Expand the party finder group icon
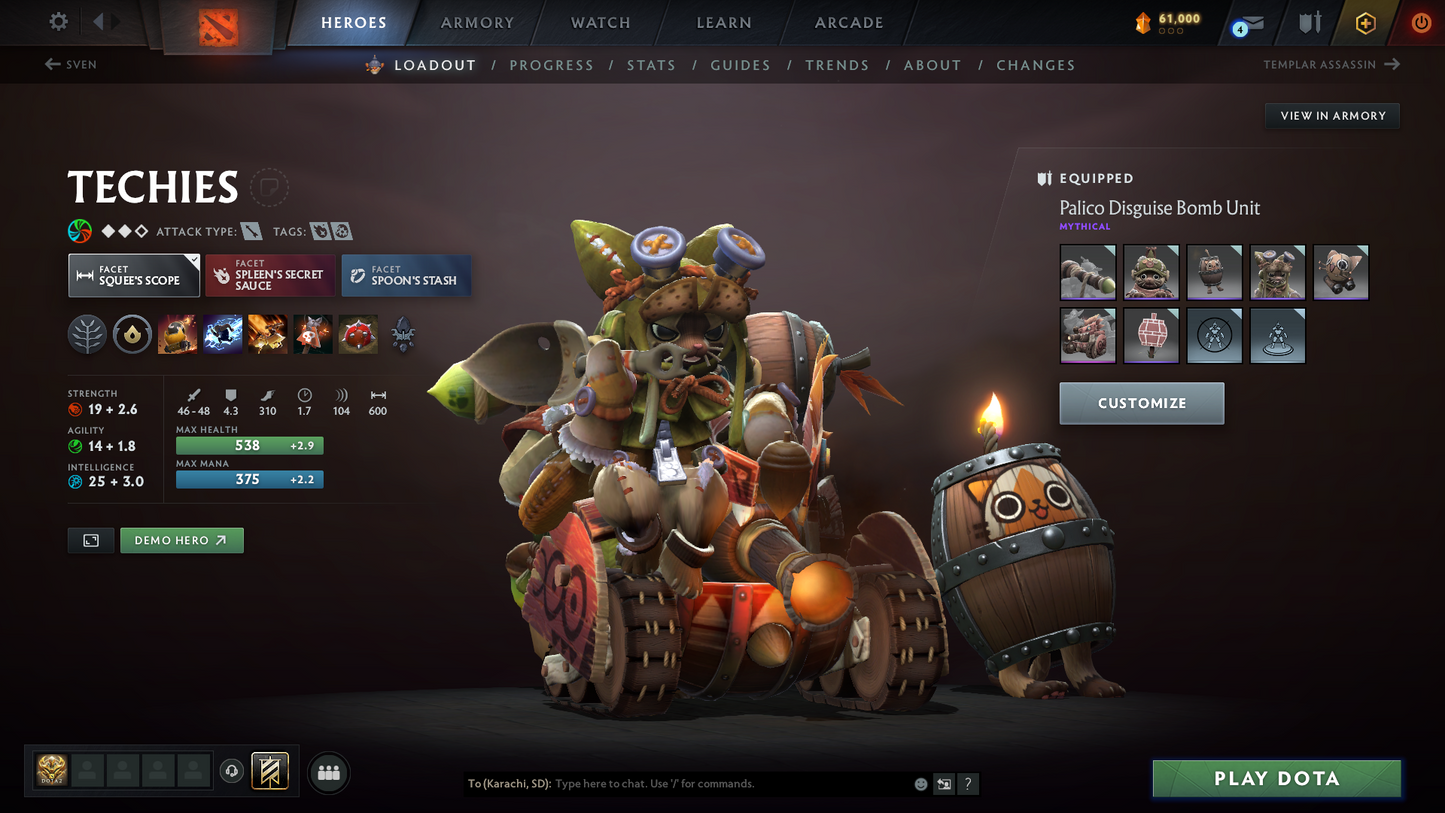This screenshot has width=1445, height=813. click(x=329, y=771)
